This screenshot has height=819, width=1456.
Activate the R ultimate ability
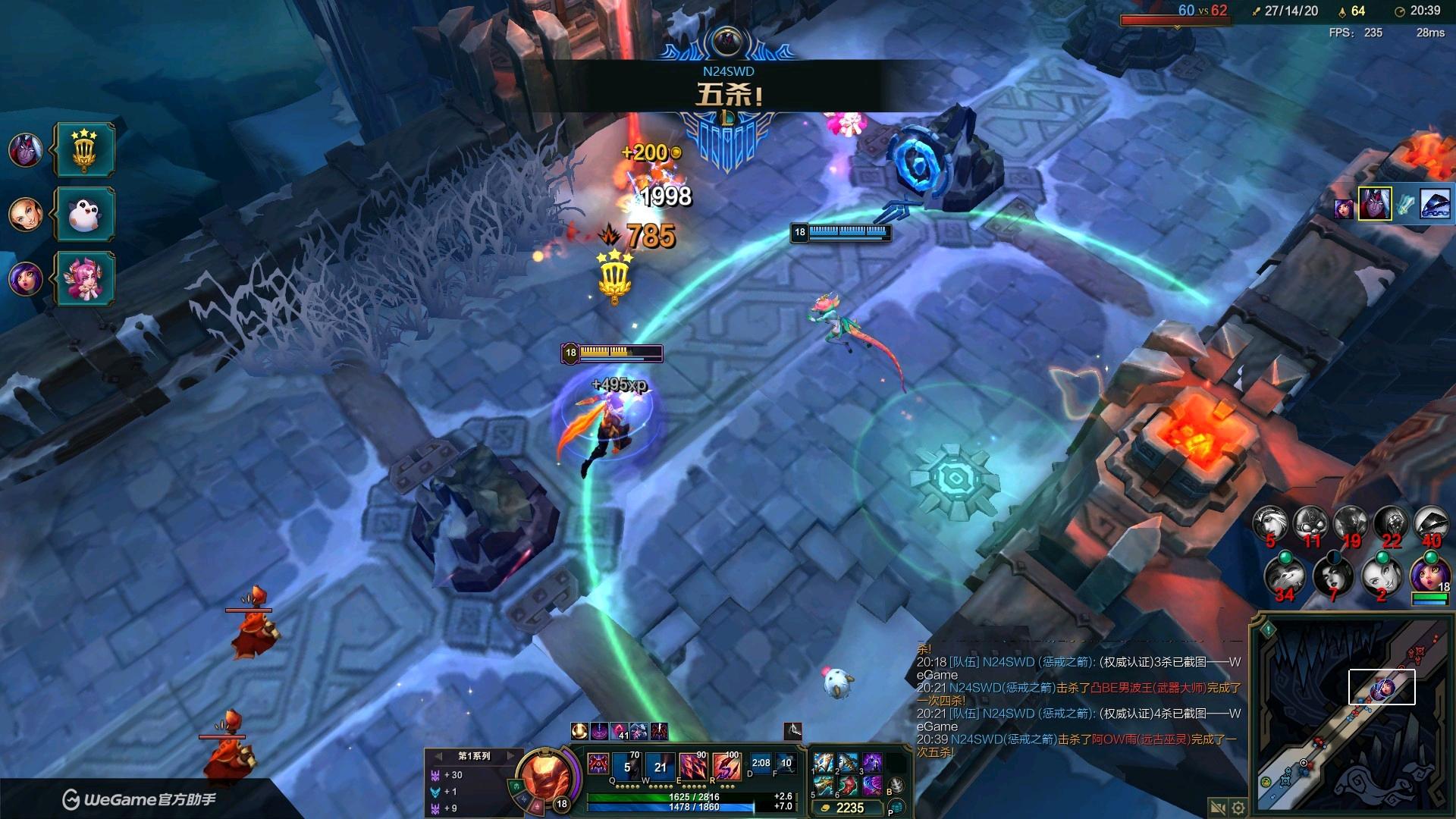tap(726, 767)
